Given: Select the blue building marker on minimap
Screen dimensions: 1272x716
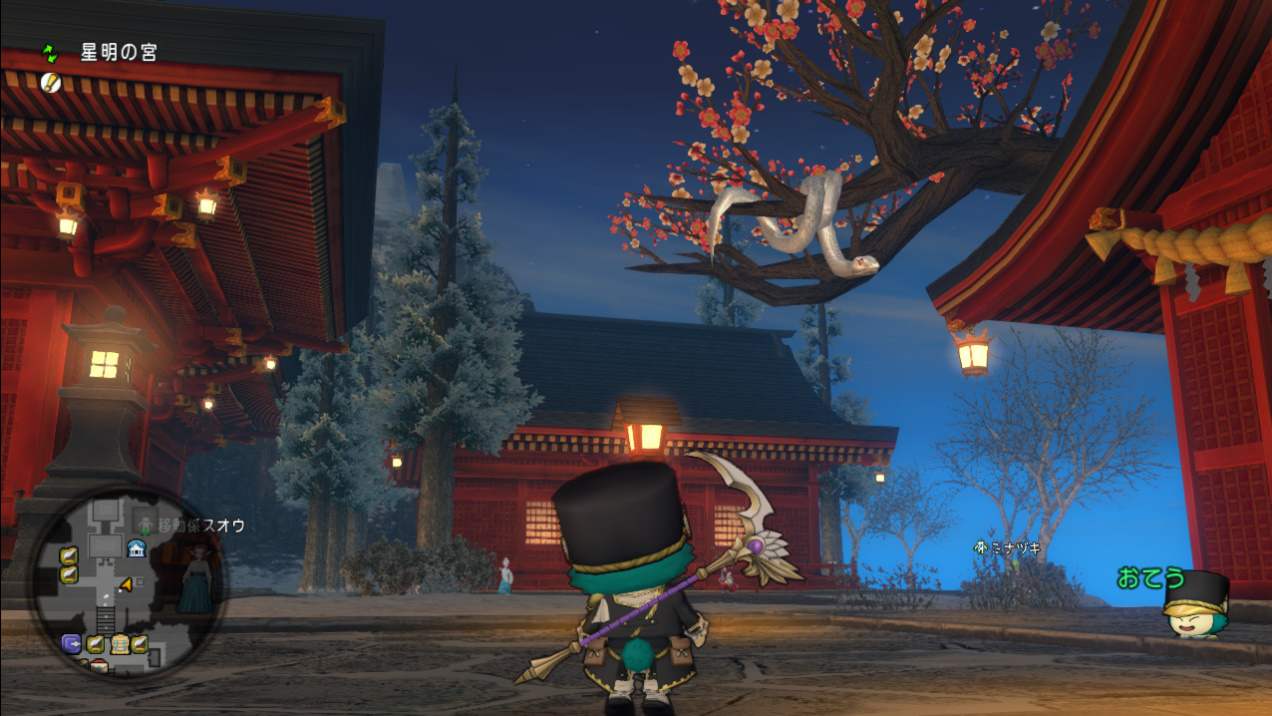Looking at the screenshot, I should [x=137, y=548].
